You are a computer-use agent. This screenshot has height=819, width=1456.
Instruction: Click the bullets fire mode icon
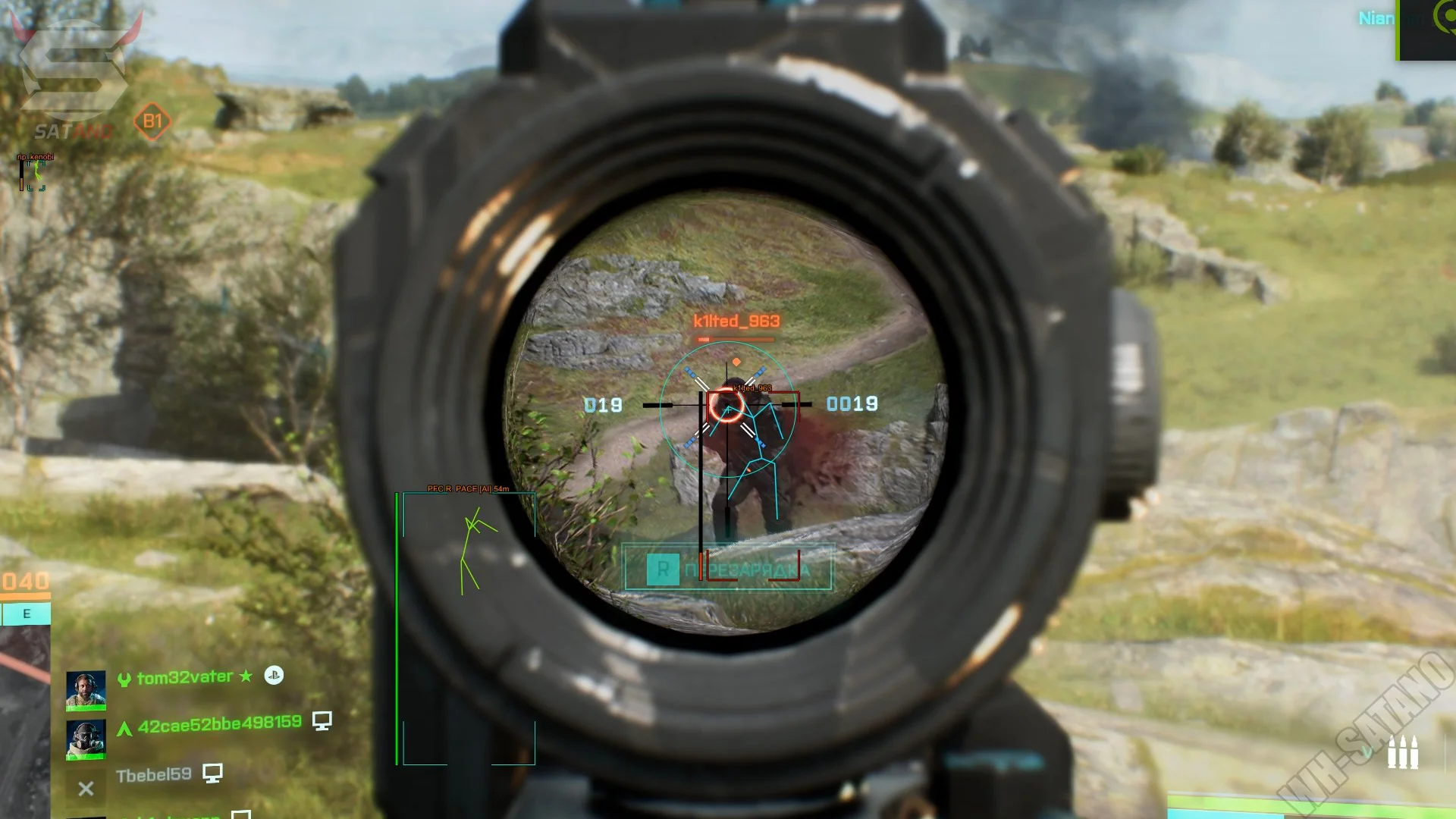click(x=1402, y=753)
